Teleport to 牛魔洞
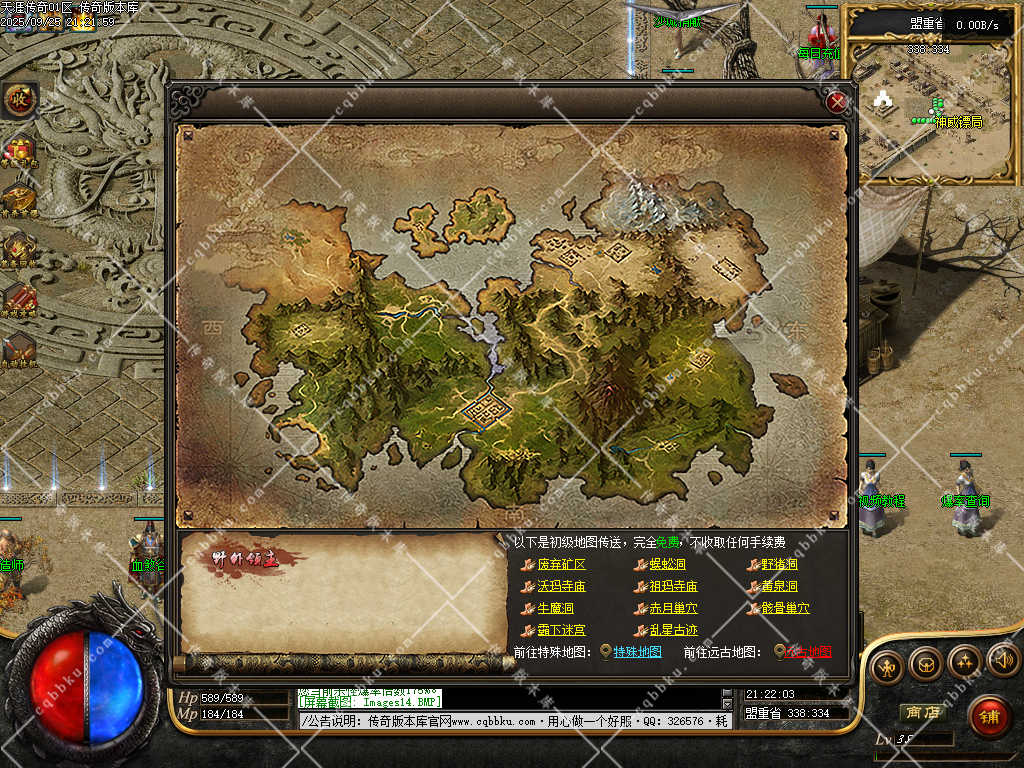The image size is (1024, 768). [555, 609]
